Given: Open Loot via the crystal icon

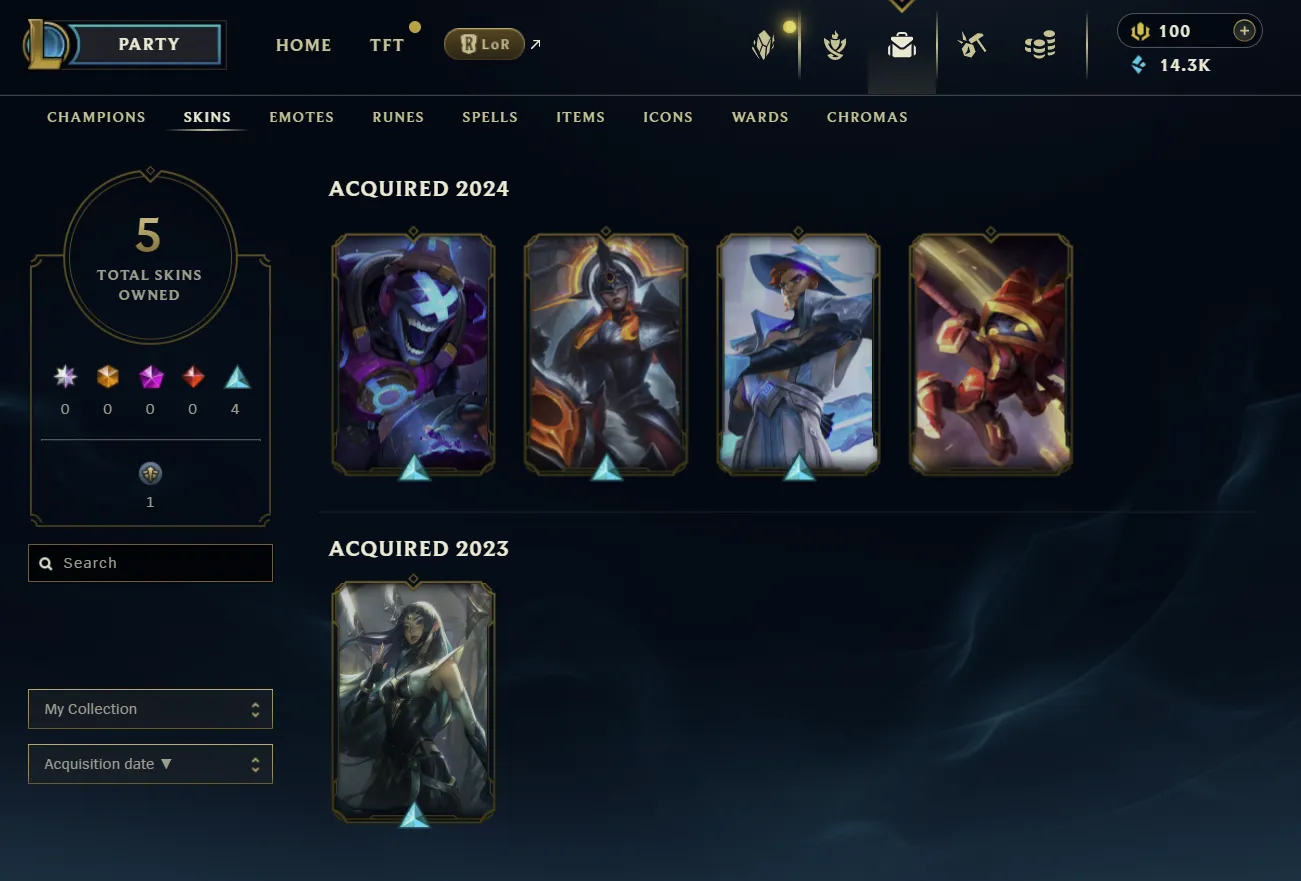Looking at the screenshot, I should point(763,45).
